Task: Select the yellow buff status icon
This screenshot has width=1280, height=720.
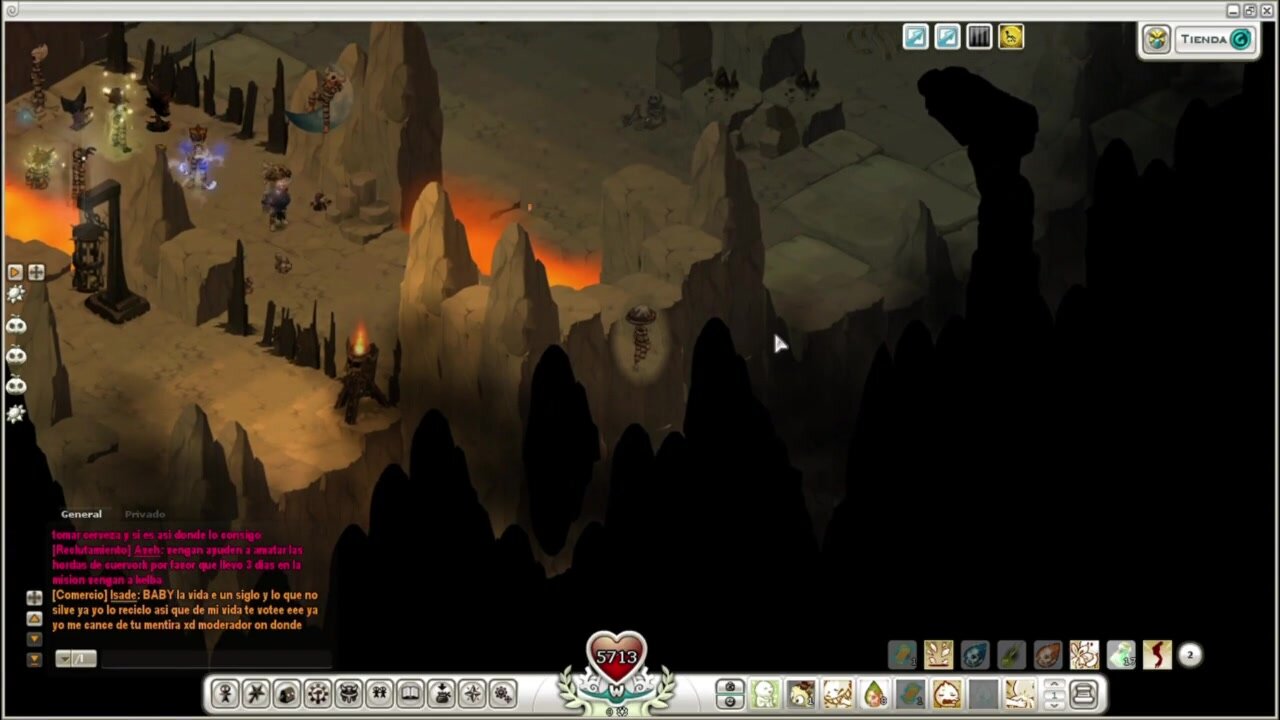Action: 1011,37
